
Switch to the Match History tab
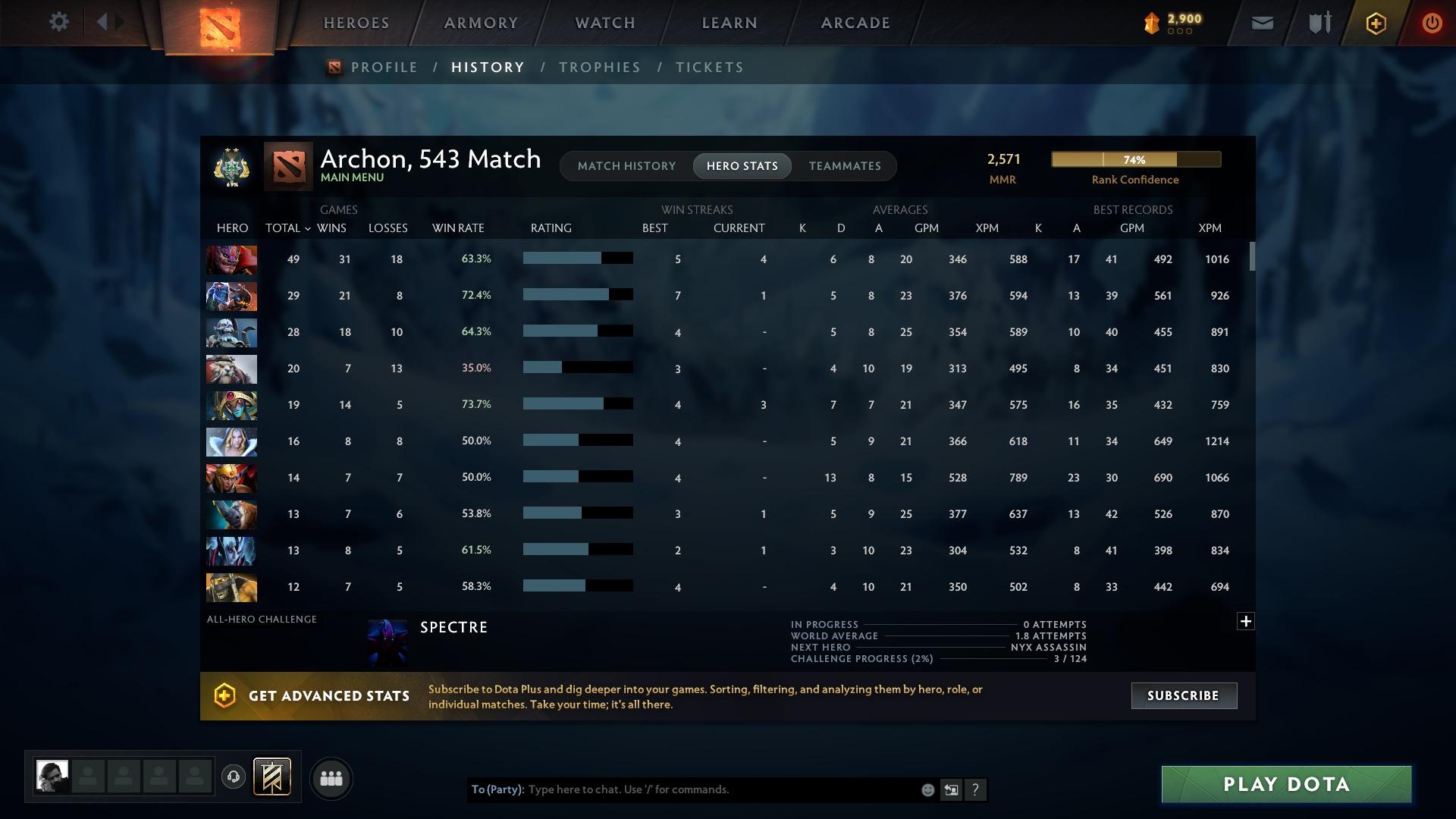point(626,166)
